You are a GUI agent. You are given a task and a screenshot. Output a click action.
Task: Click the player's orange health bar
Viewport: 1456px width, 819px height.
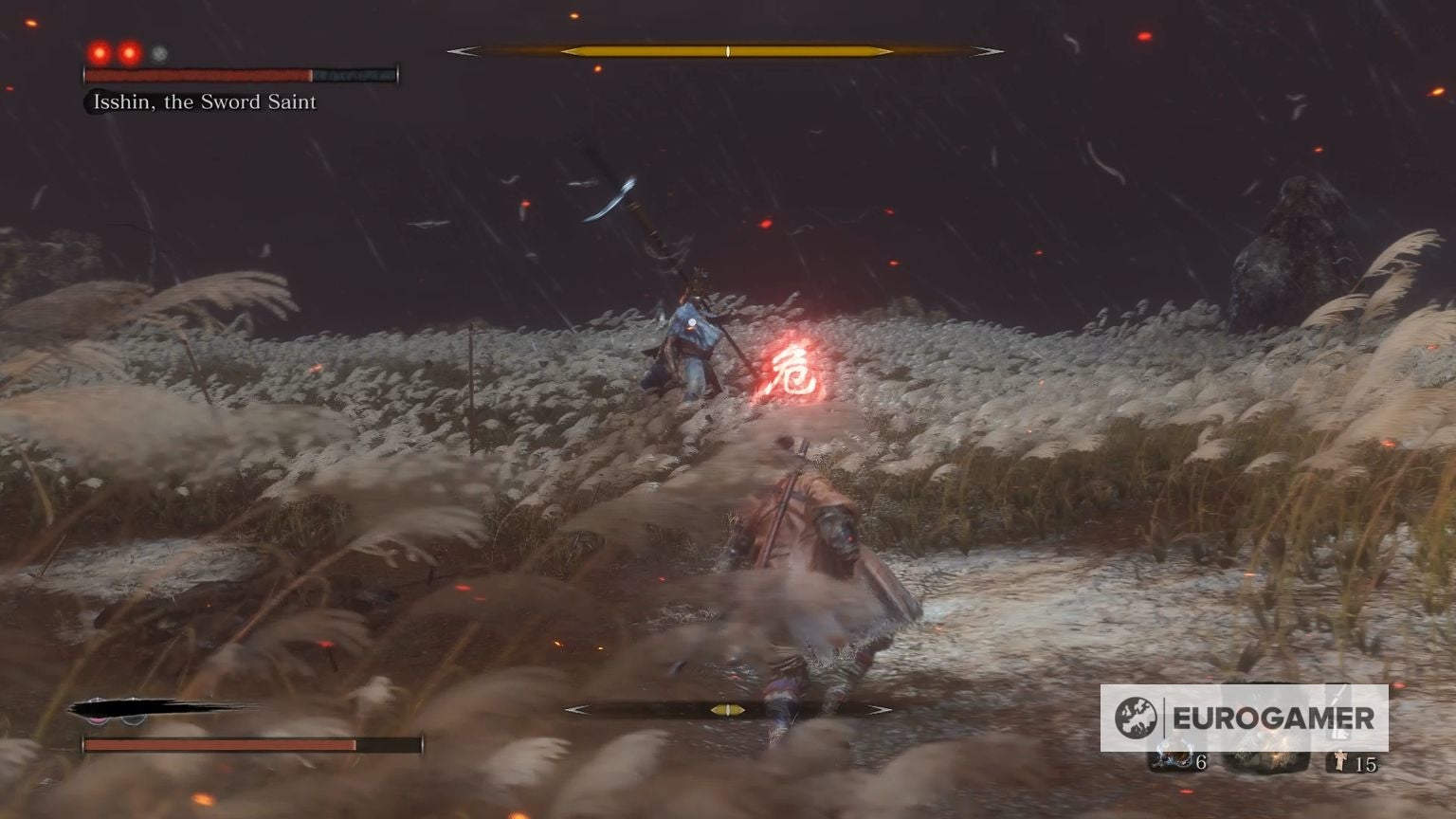[x=218, y=742]
